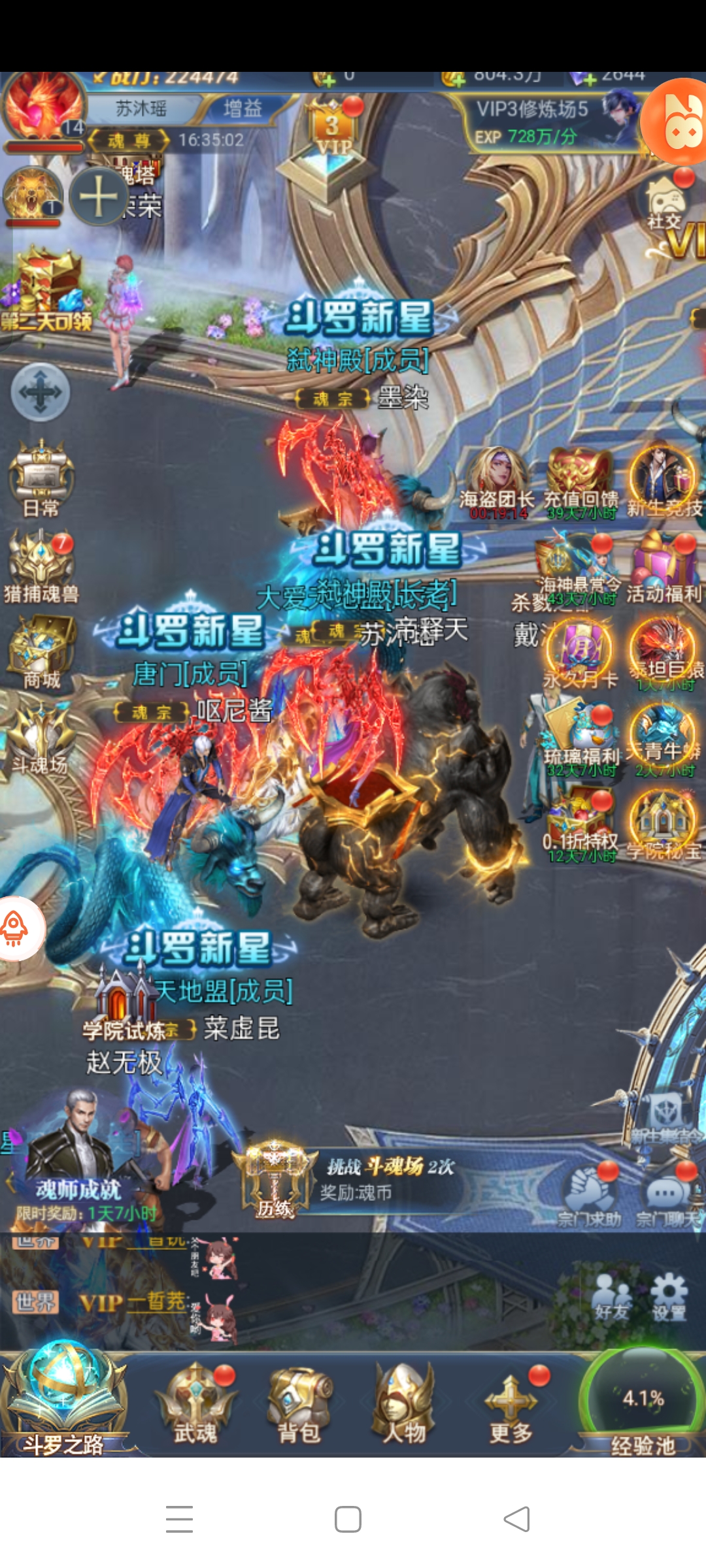The image size is (706, 1568).
Task: Open the 增益 buffs tab
Action: 242,108
